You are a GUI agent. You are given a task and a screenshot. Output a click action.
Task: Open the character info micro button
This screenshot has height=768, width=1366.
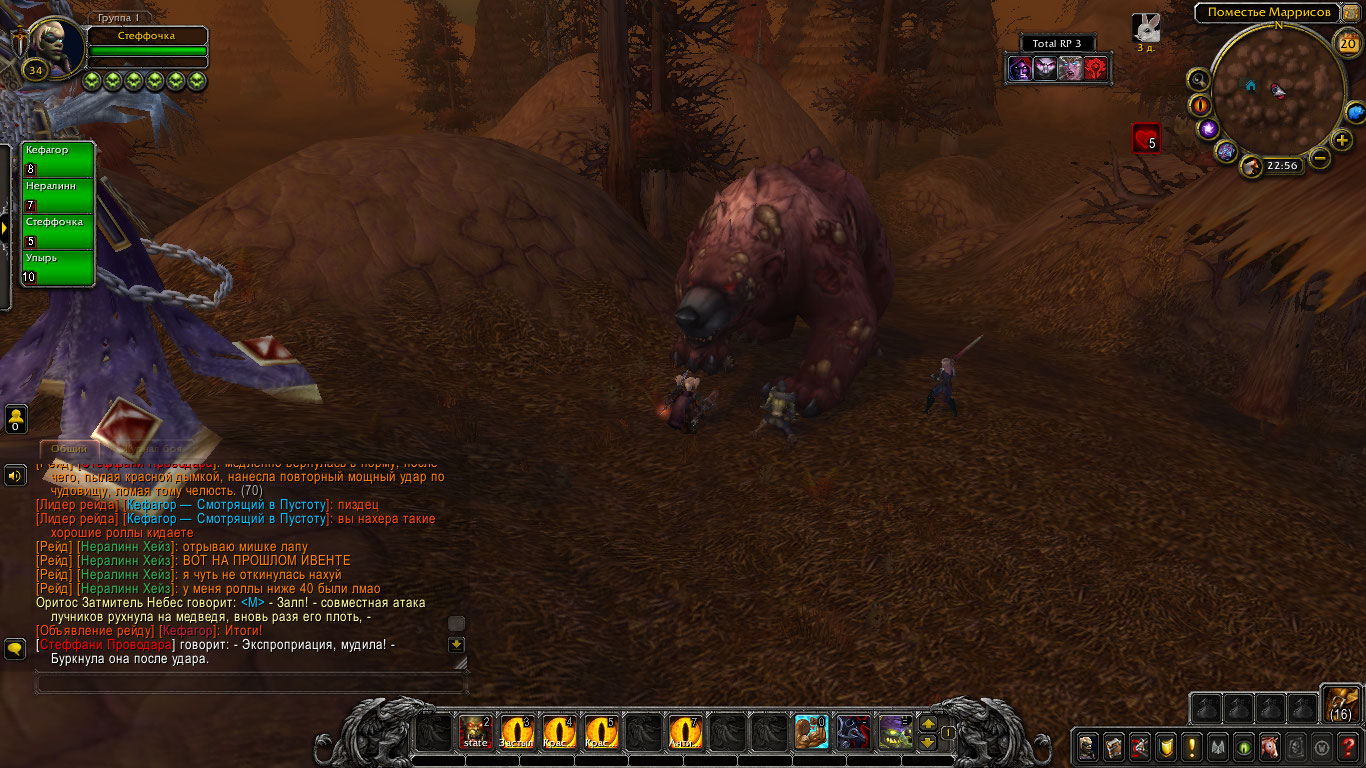click(x=1088, y=746)
